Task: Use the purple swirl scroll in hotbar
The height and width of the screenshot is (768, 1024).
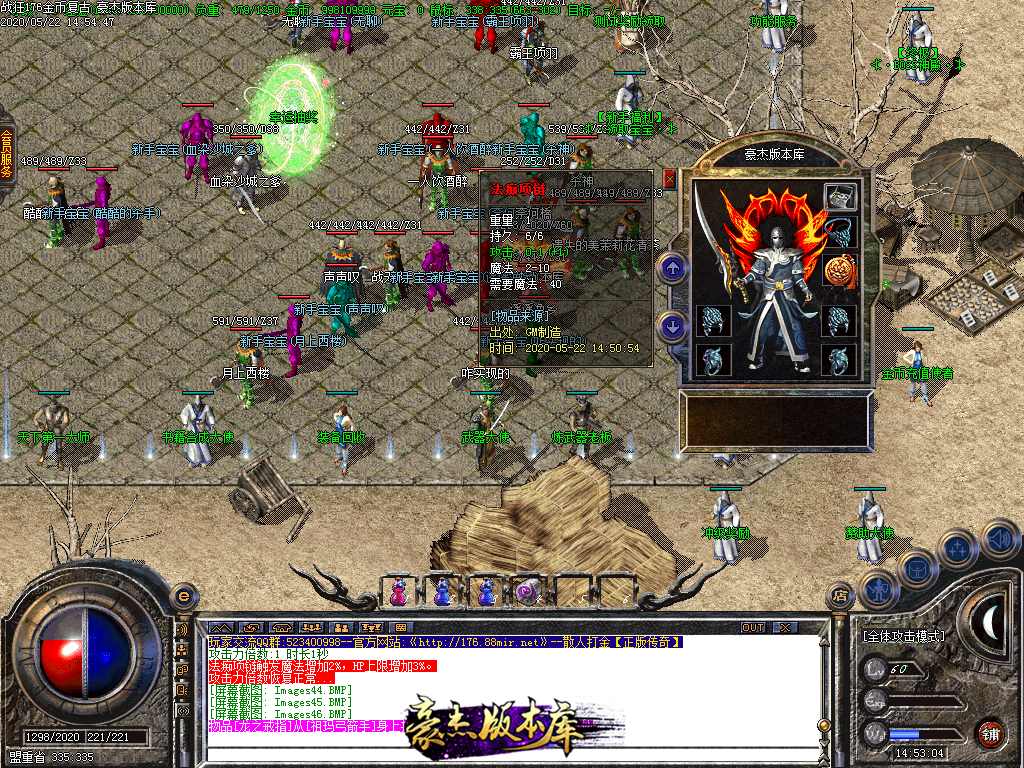Action: [x=528, y=593]
